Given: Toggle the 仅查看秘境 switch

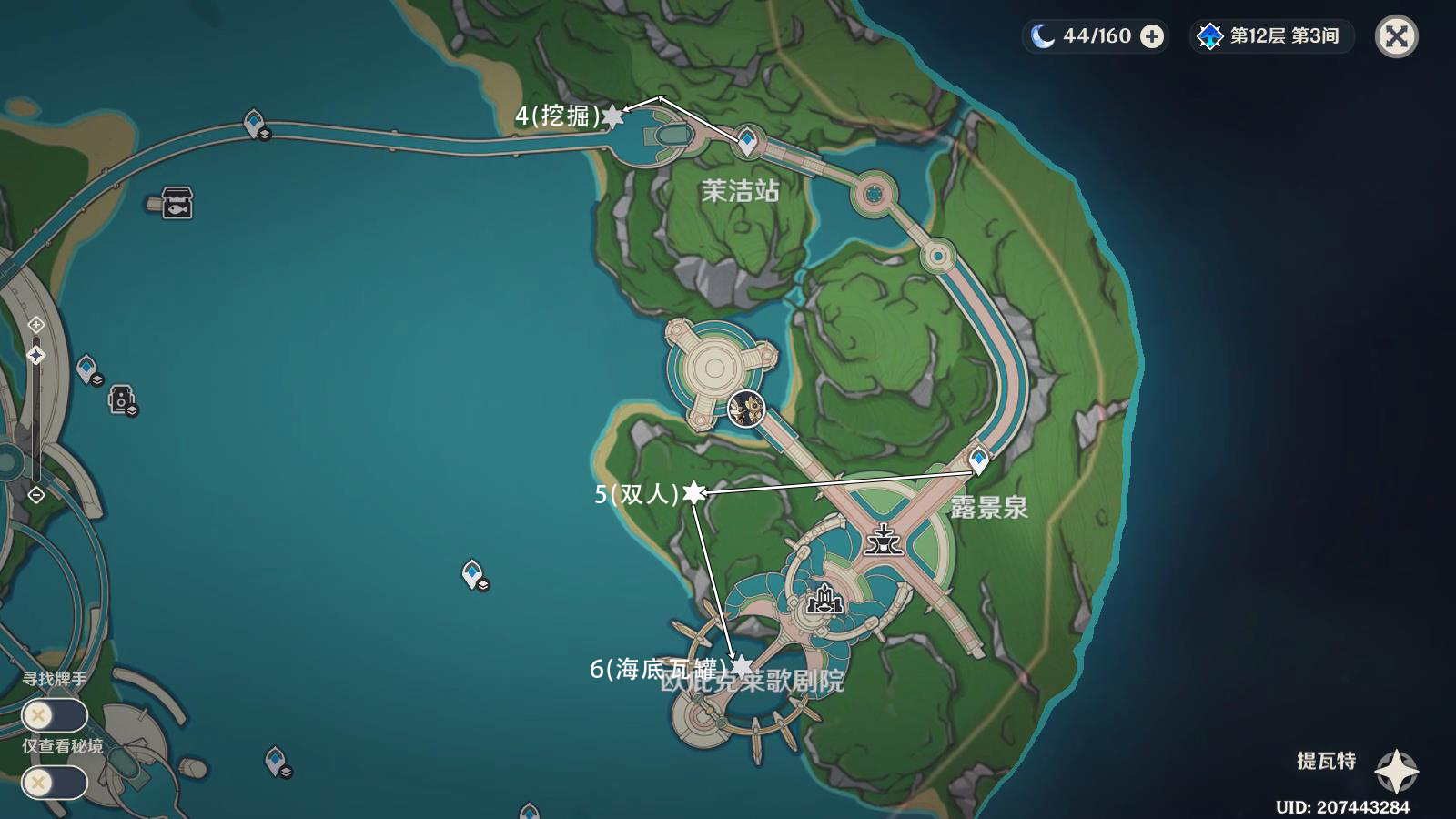Looking at the screenshot, I should click(x=55, y=783).
